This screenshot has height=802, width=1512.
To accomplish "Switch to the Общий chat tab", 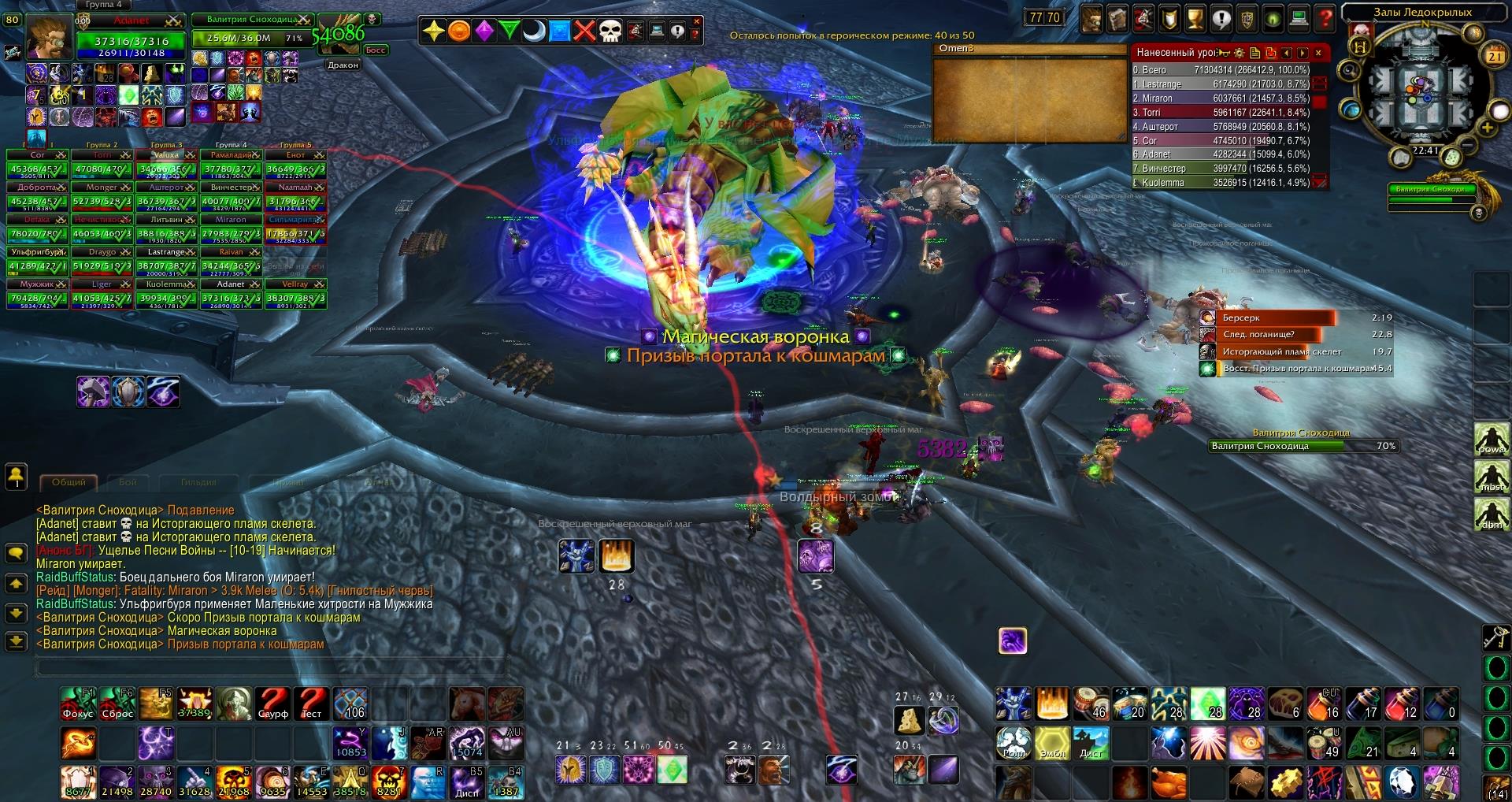I will (69, 482).
